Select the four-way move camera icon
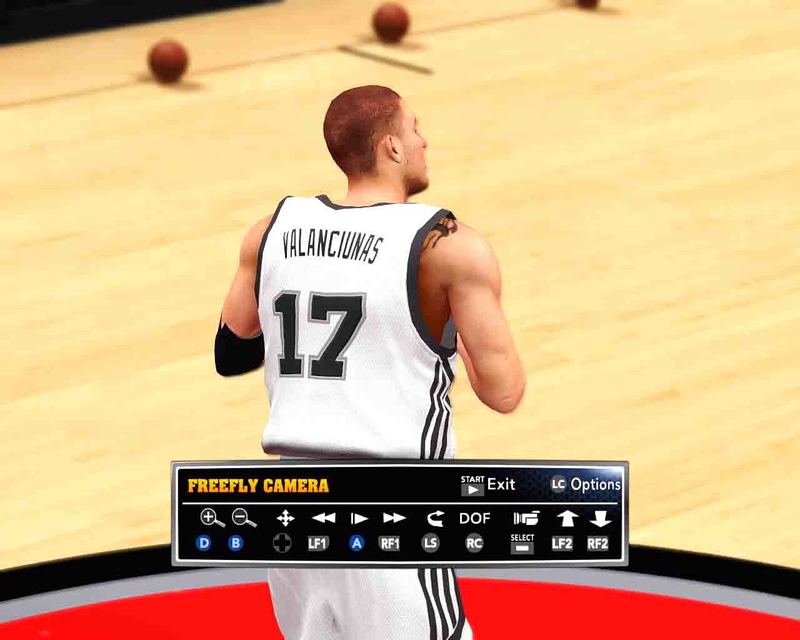Viewport: 800px width, 640px height. tap(285, 518)
